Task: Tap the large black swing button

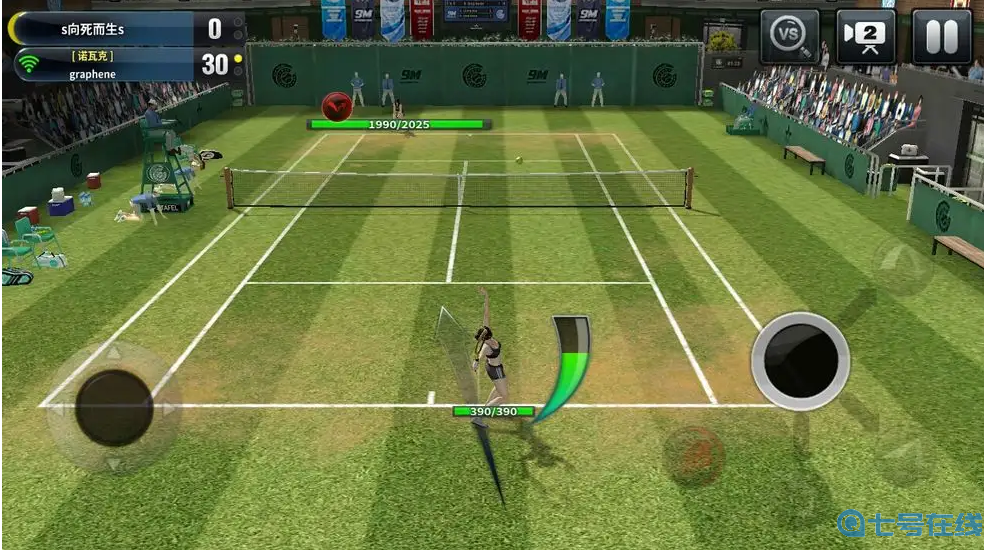Action: point(800,360)
